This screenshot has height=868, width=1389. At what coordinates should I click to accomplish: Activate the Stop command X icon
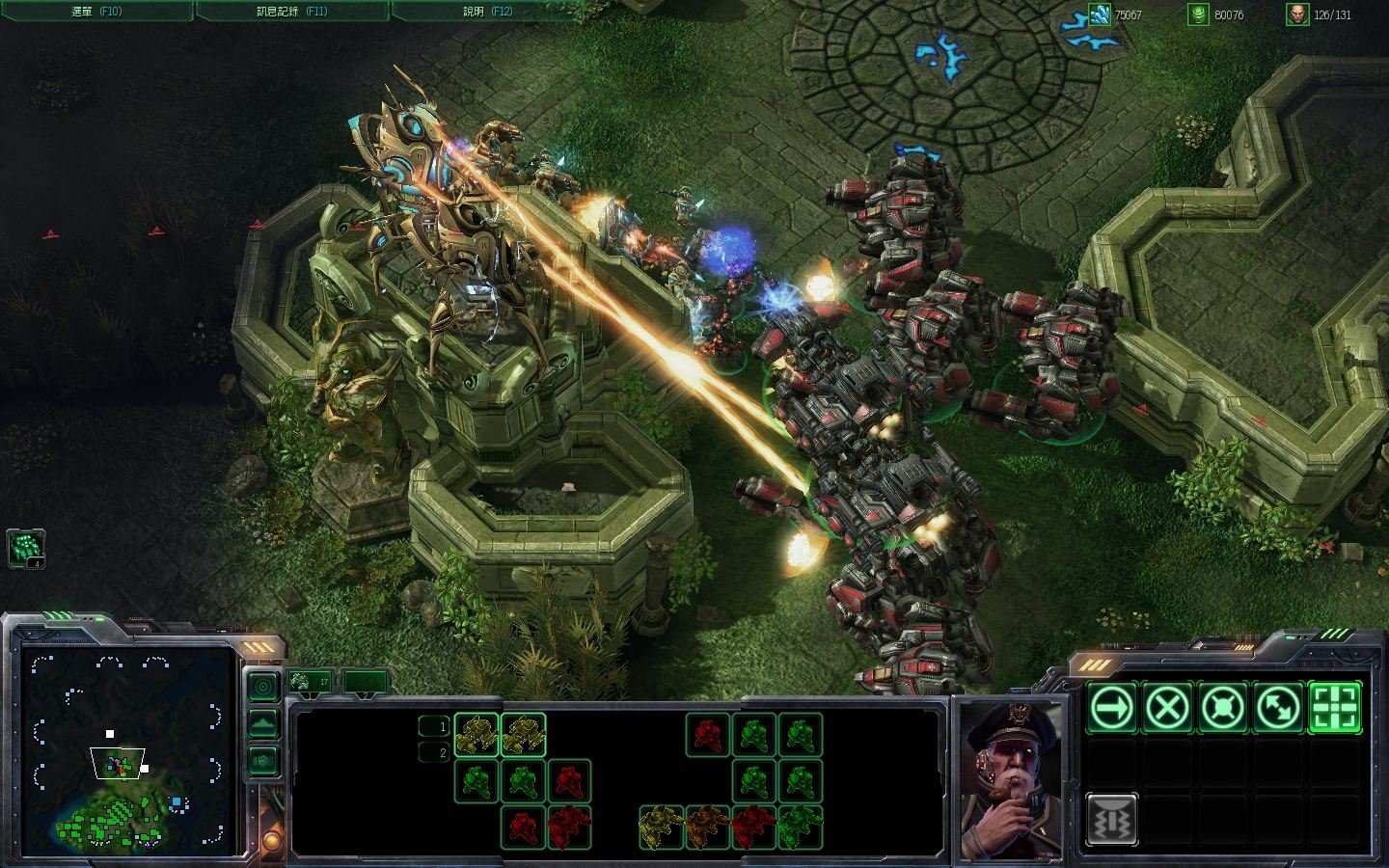[x=1167, y=709]
